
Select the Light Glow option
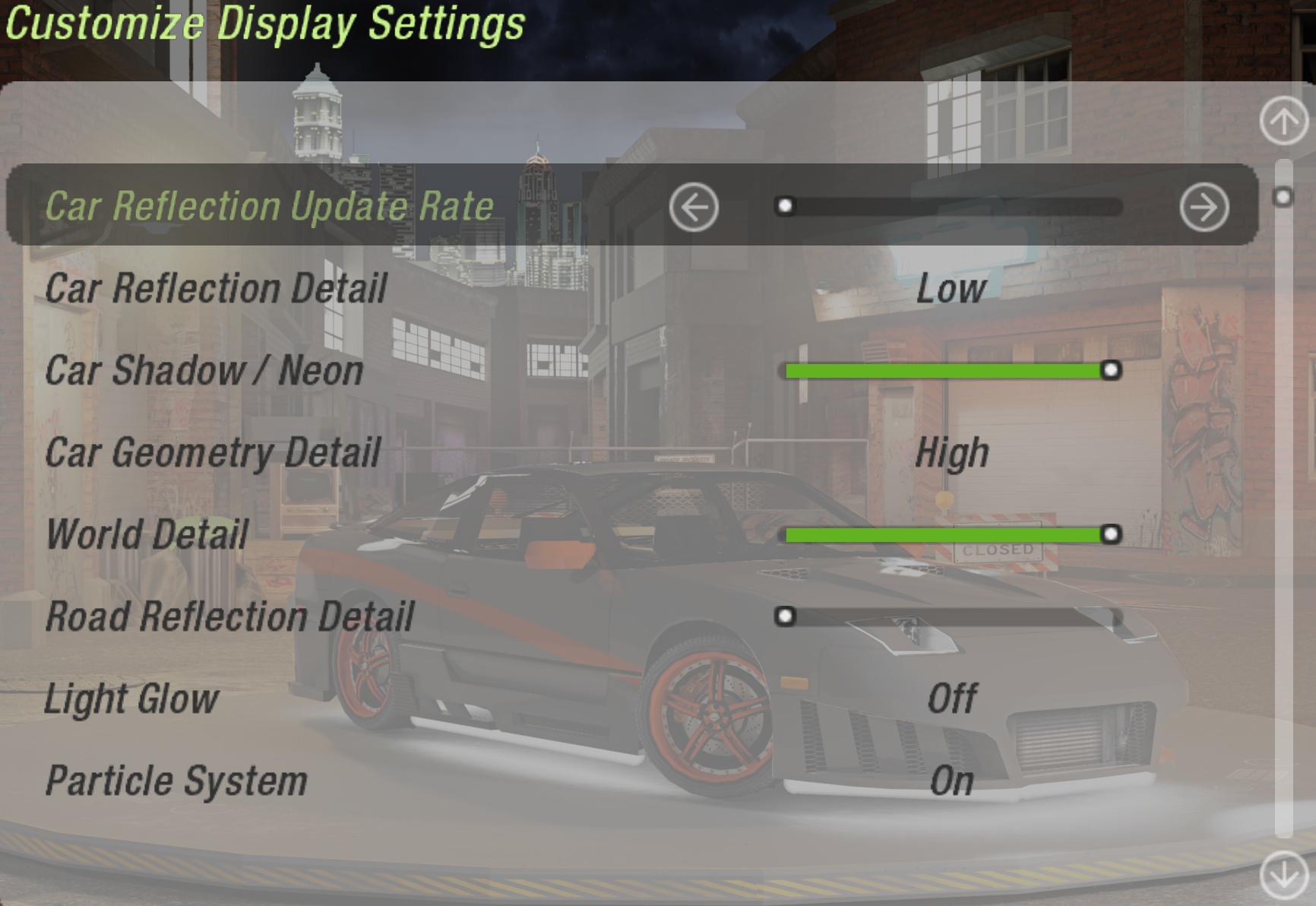[131, 699]
